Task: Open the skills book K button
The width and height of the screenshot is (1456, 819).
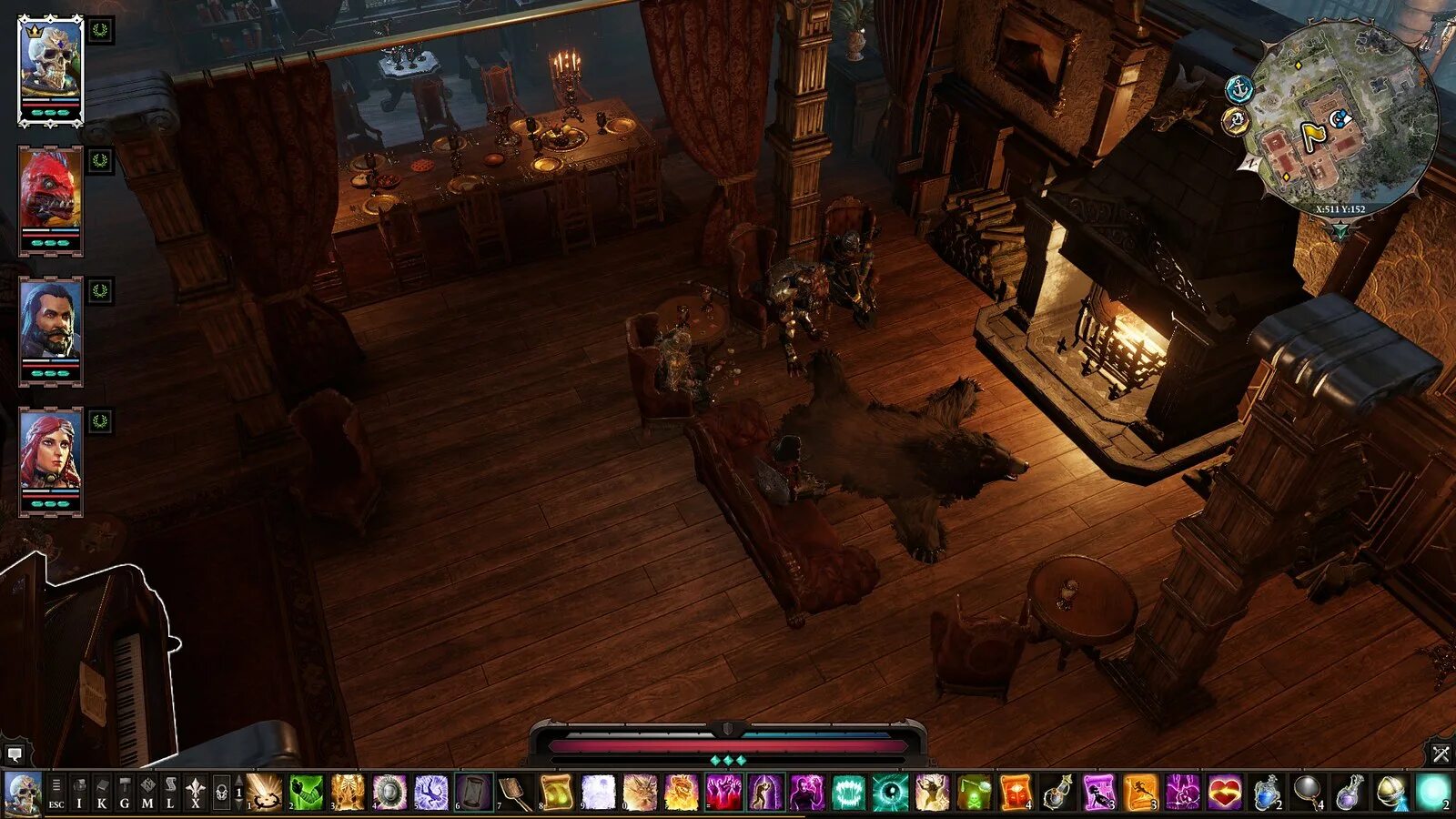Action: coord(102,793)
